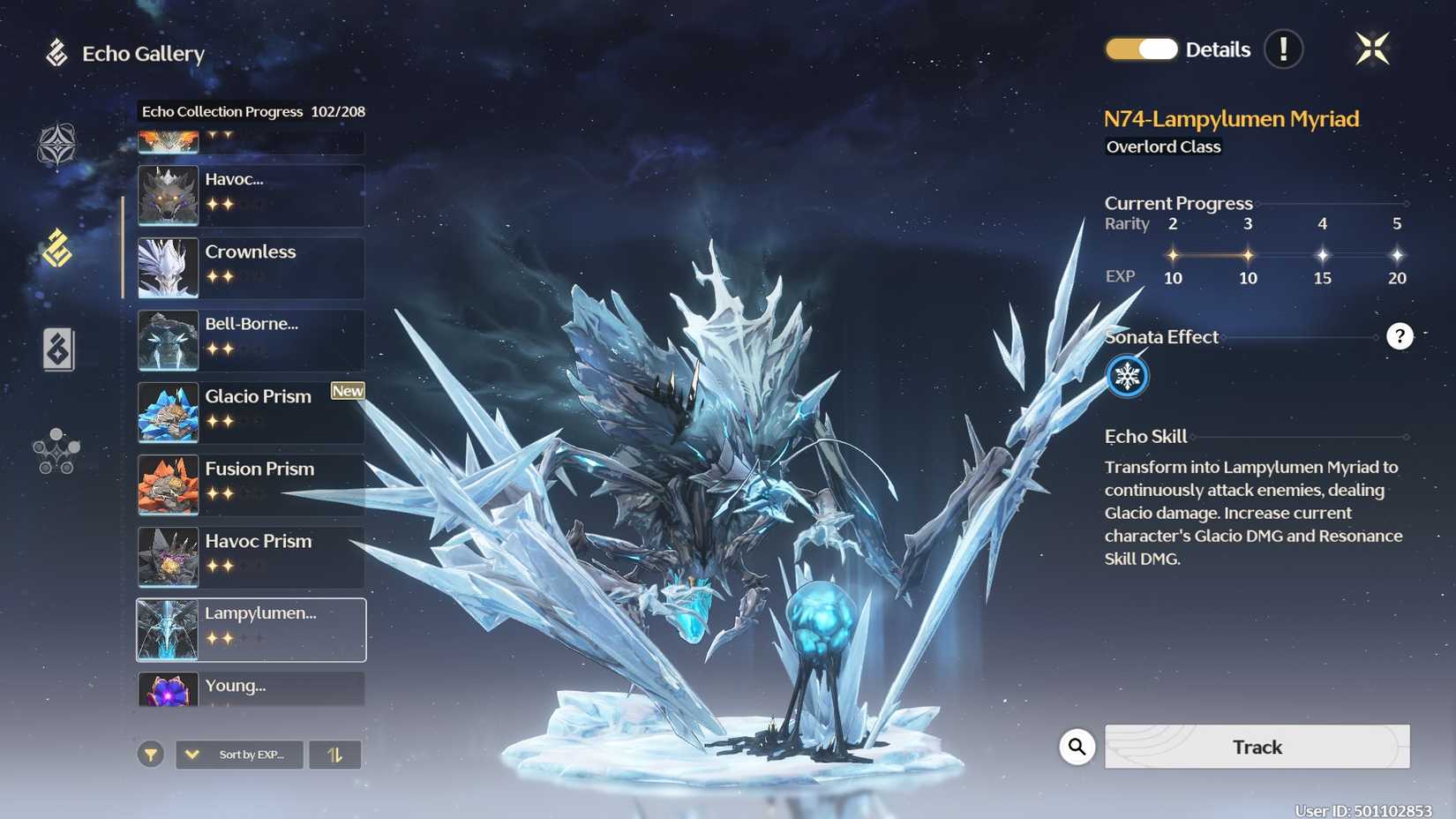
Task: Show Sonata Effect help question mark
Action: (1400, 336)
